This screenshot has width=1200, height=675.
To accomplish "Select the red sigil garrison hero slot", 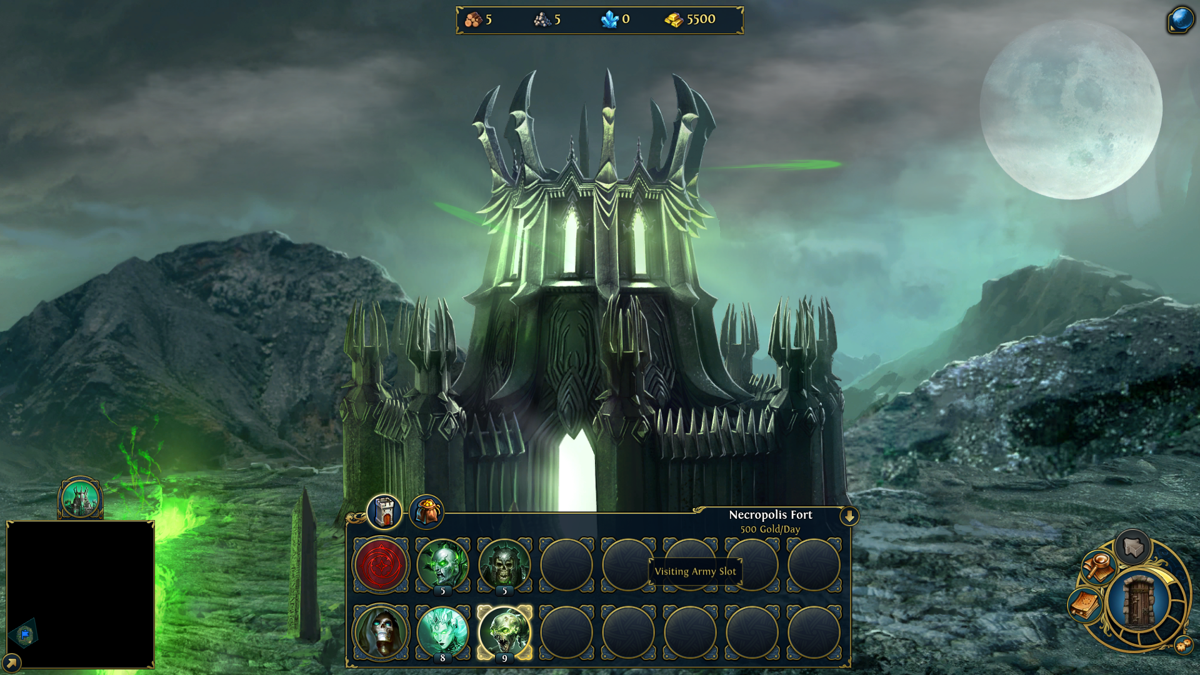I will [x=381, y=565].
